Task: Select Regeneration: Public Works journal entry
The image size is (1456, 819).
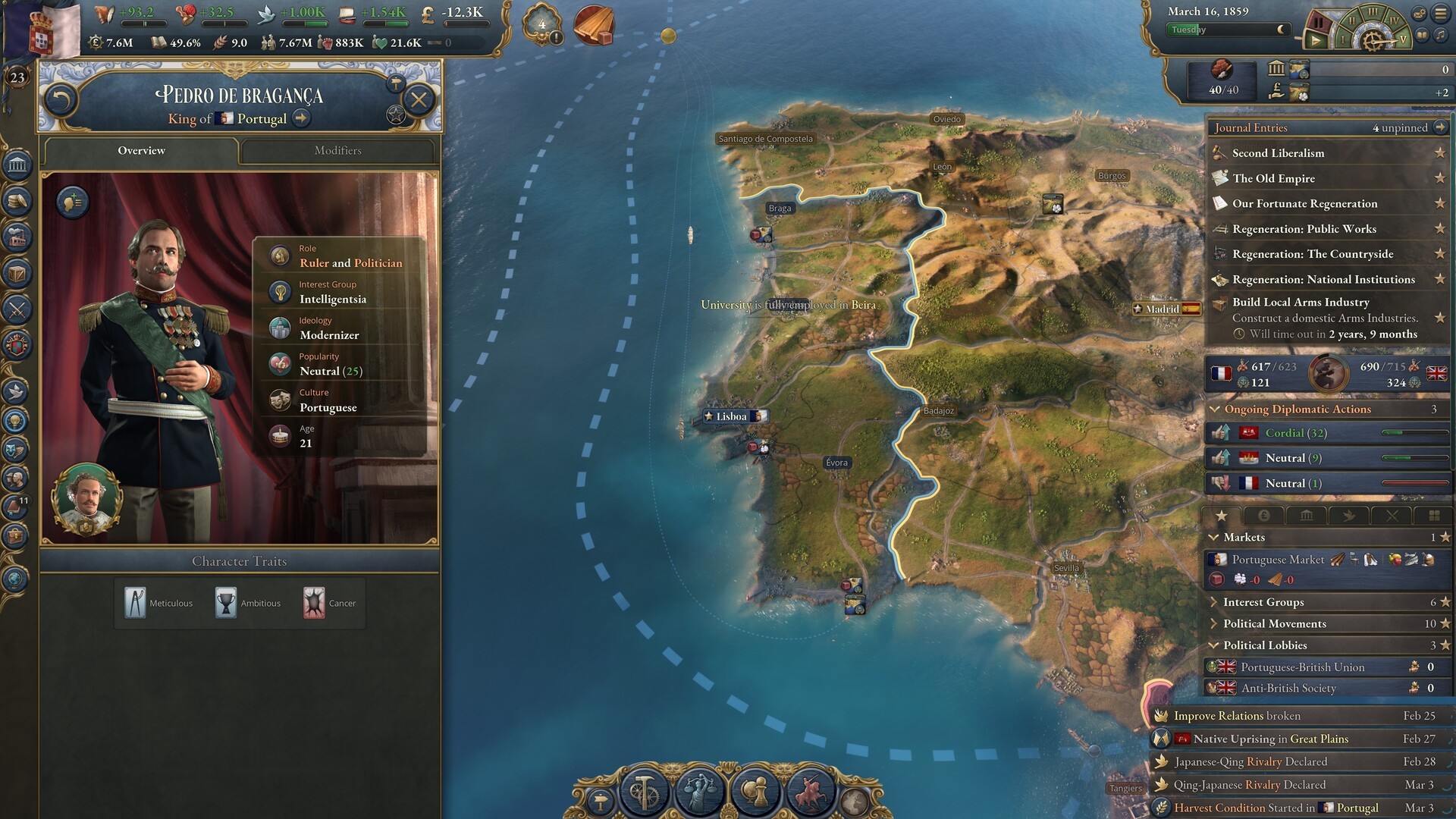Action: 1304,229
